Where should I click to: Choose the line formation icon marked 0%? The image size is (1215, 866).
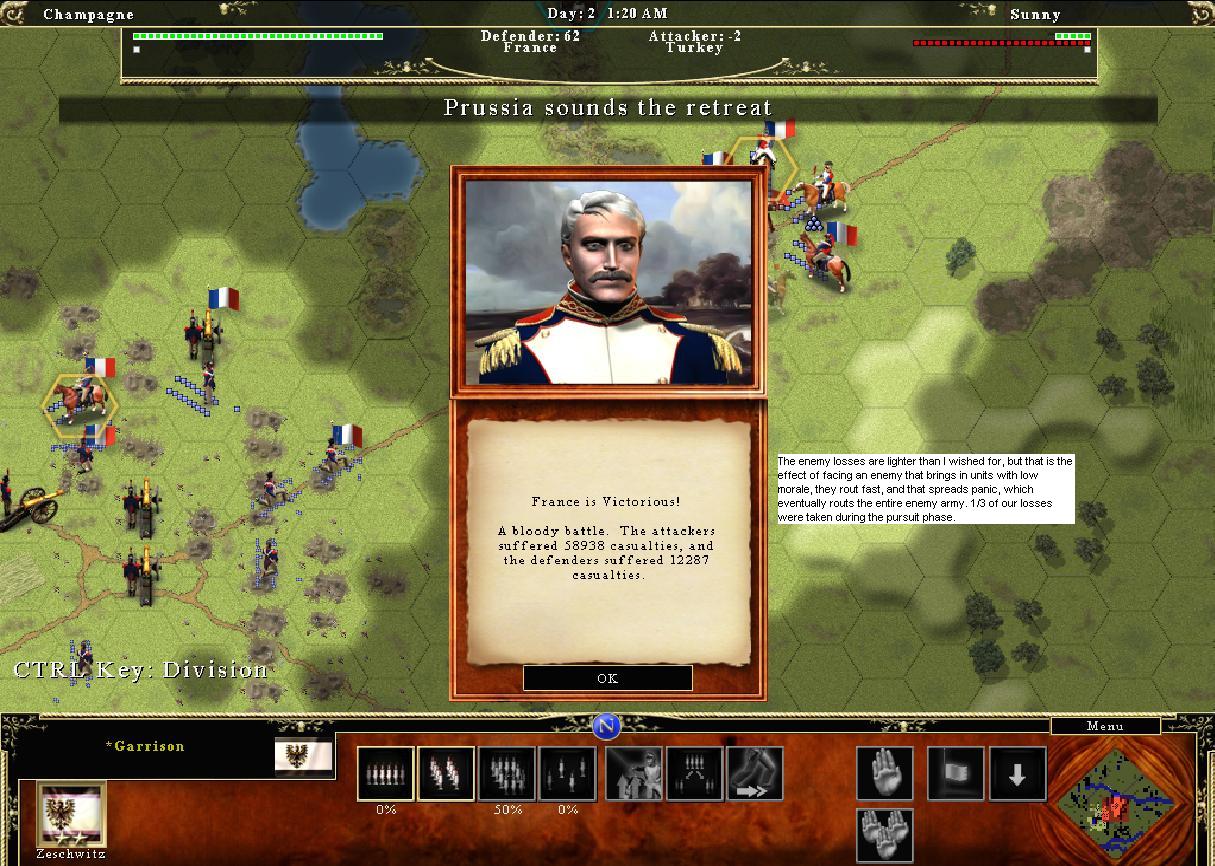[386, 774]
